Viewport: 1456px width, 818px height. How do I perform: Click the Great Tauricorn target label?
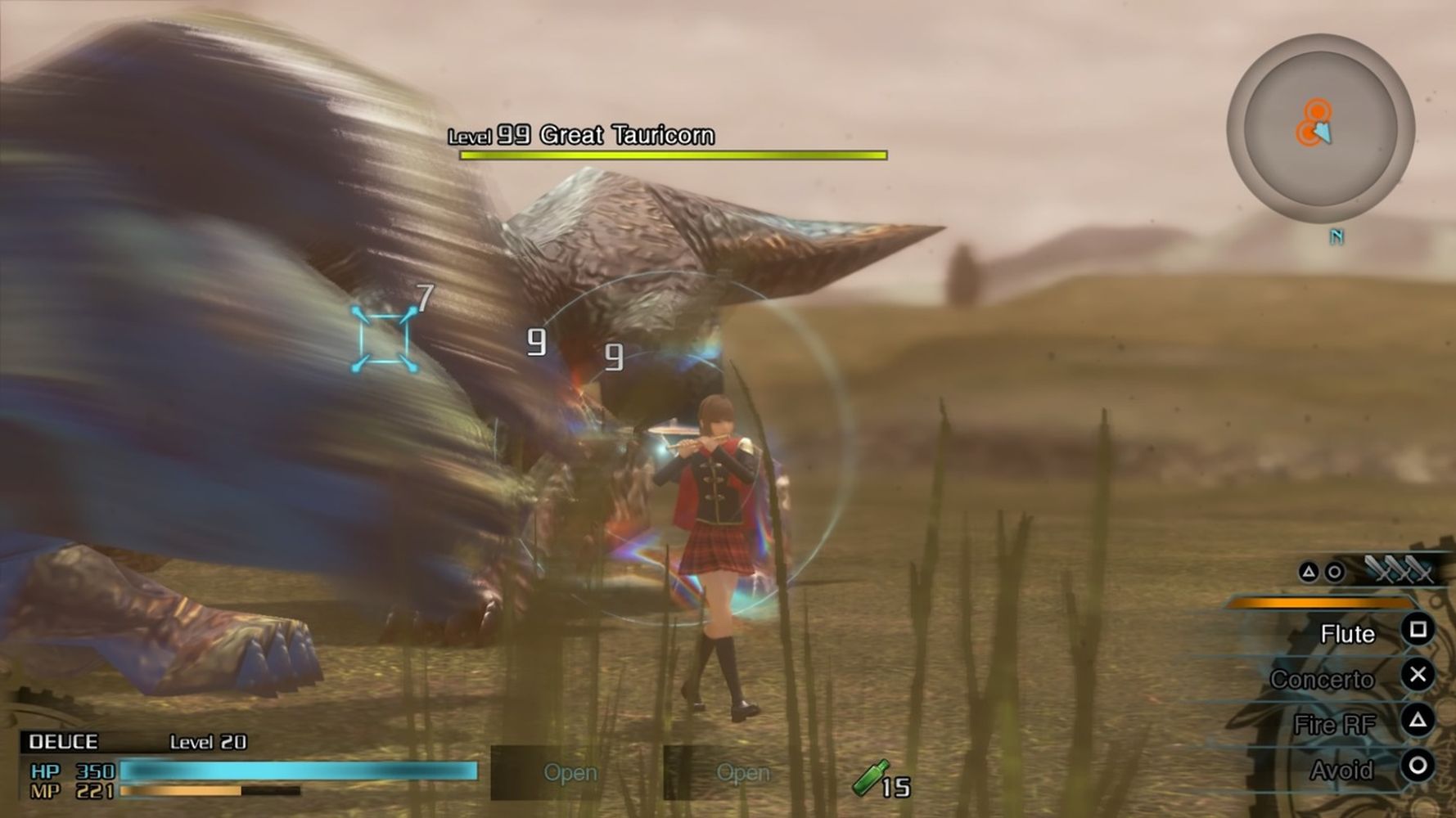click(x=626, y=135)
